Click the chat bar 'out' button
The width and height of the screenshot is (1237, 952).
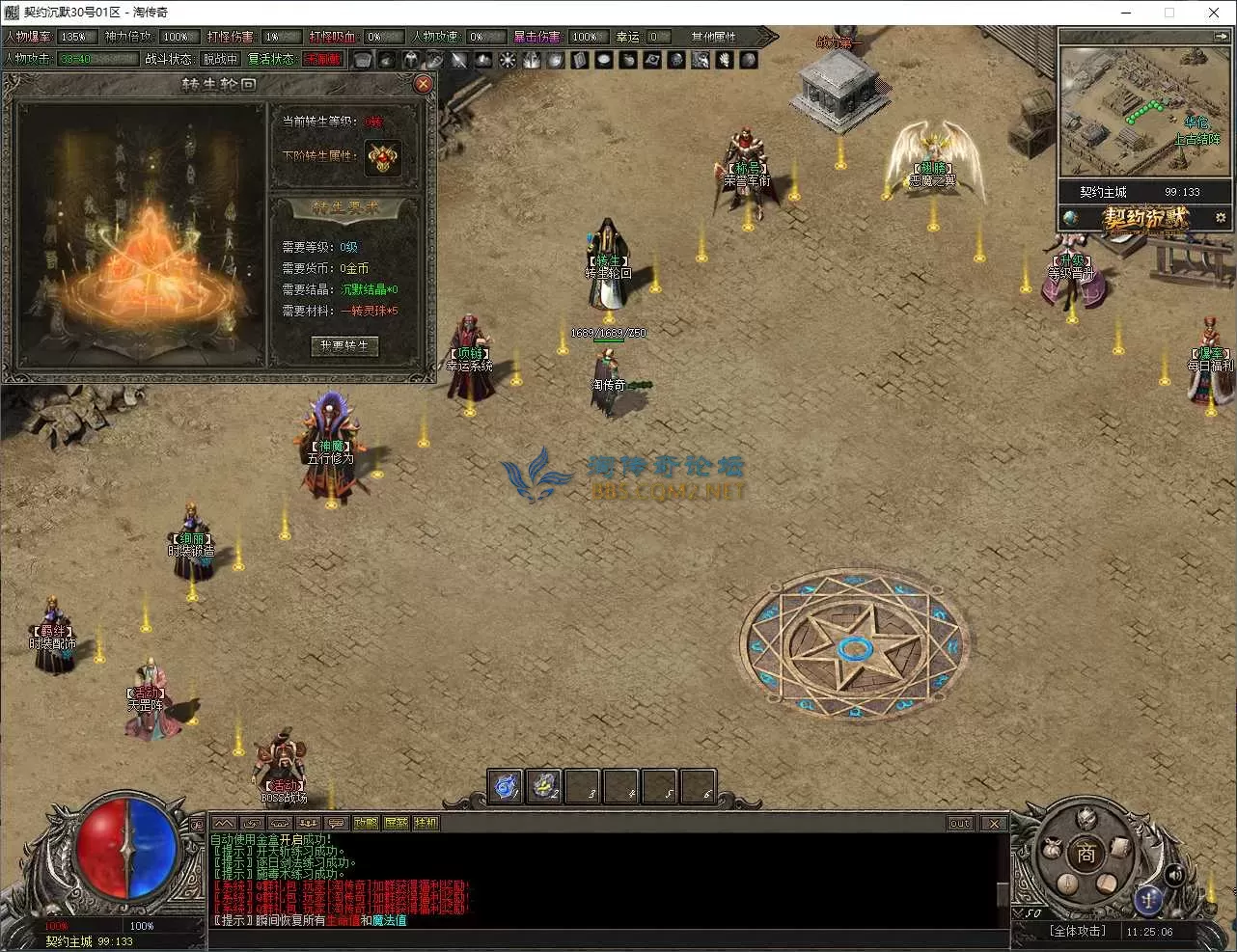960,823
